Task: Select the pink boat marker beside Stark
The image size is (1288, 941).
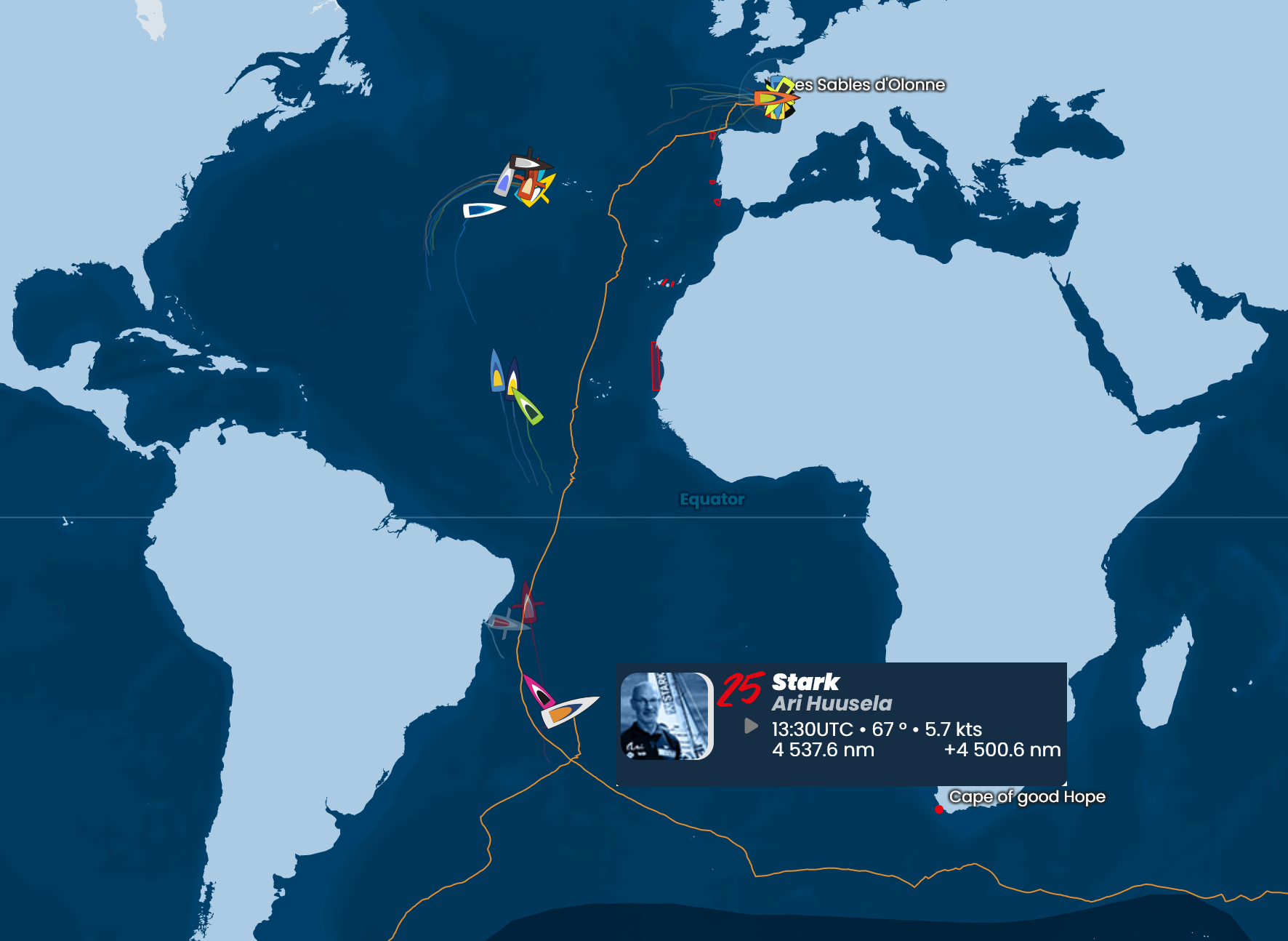Action: click(x=538, y=692)
